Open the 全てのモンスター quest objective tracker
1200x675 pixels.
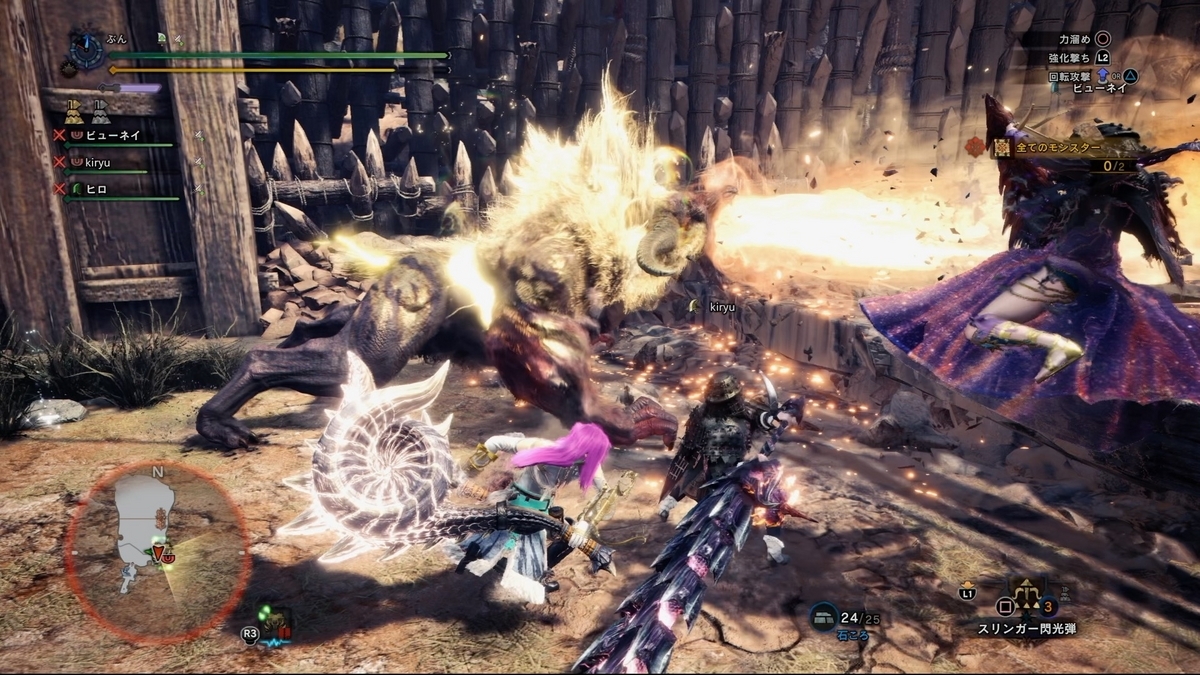pos(1060,148)
